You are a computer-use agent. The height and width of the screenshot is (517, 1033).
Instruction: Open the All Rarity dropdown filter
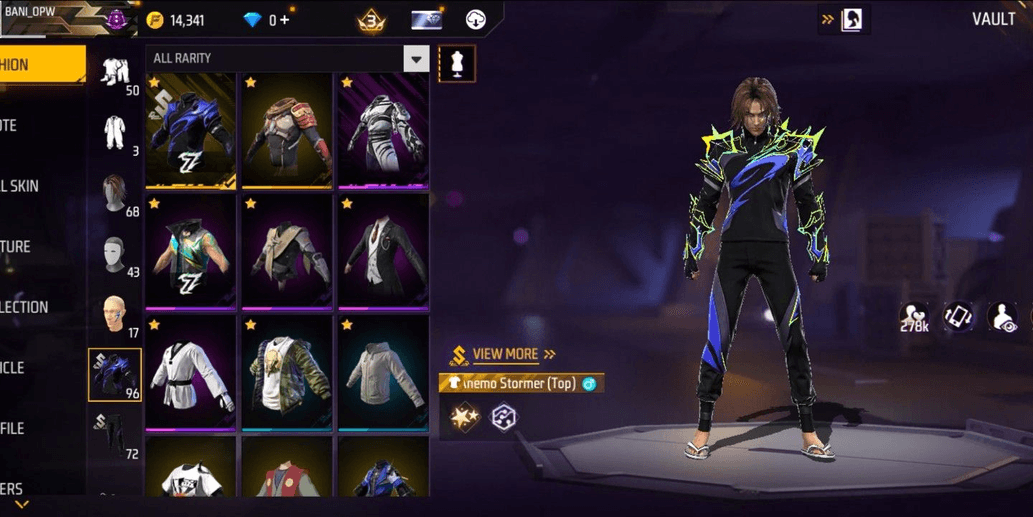click(416, 59)
